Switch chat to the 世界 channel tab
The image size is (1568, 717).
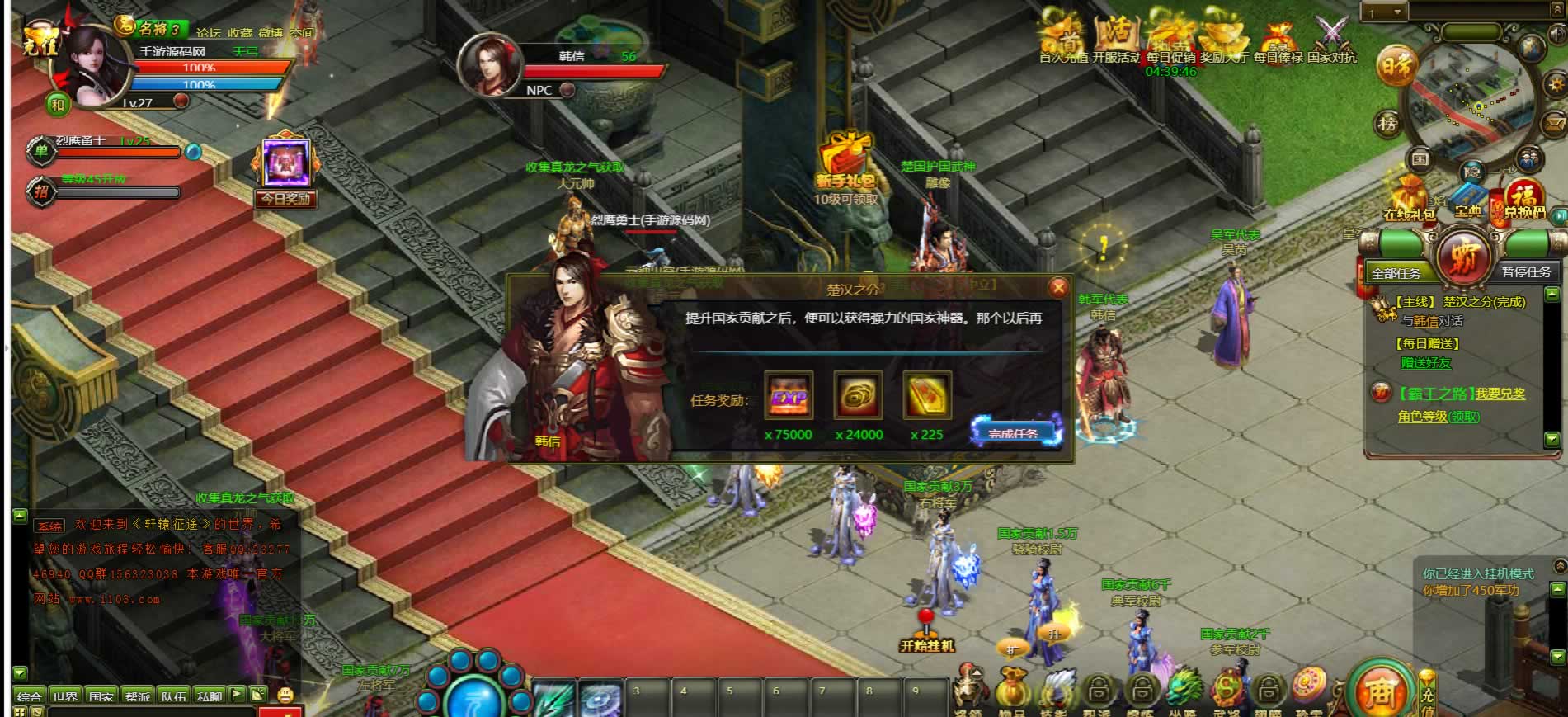65,696
